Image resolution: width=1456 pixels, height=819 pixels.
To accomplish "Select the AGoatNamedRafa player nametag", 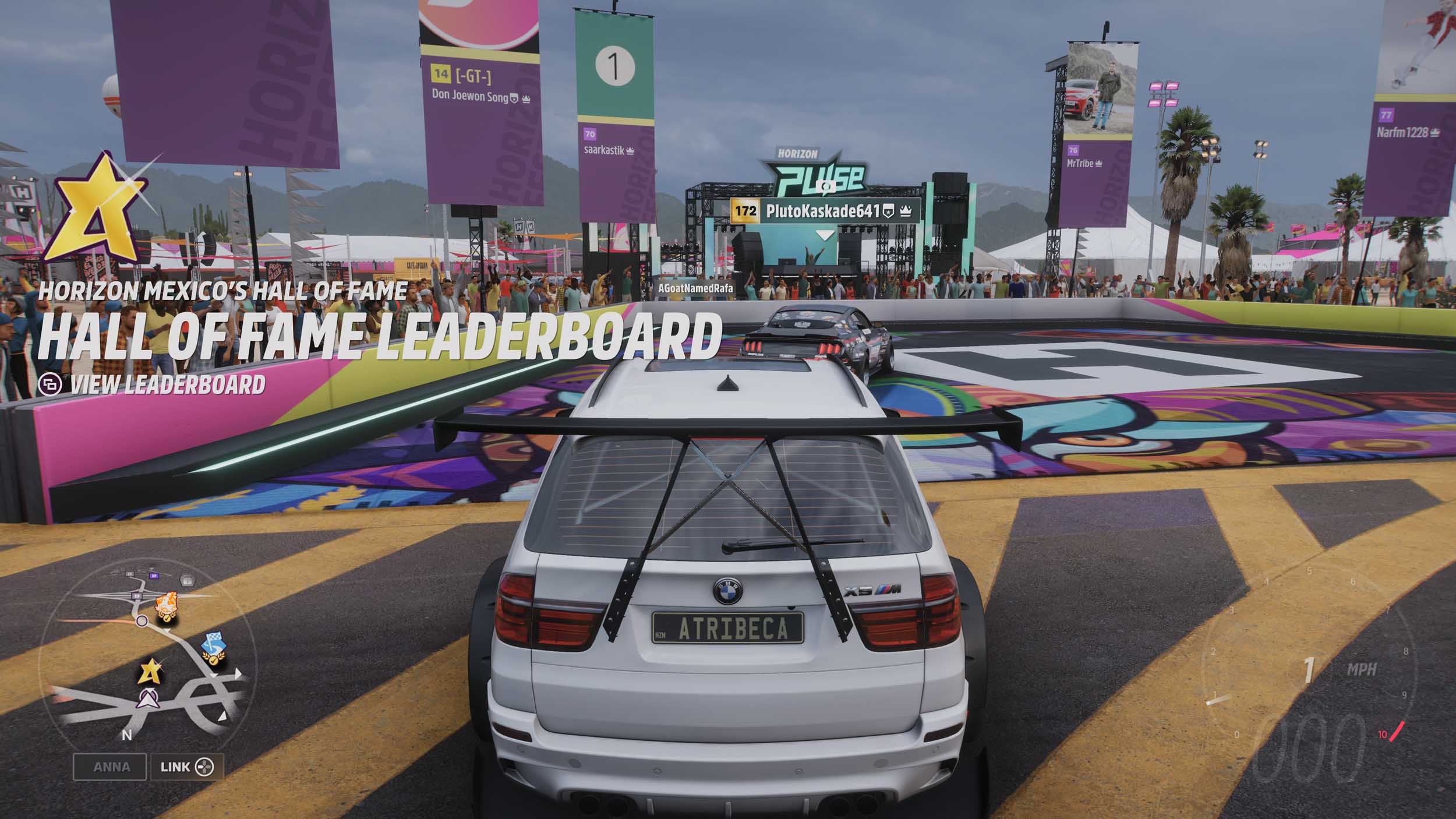I will [x=695, y=288].
